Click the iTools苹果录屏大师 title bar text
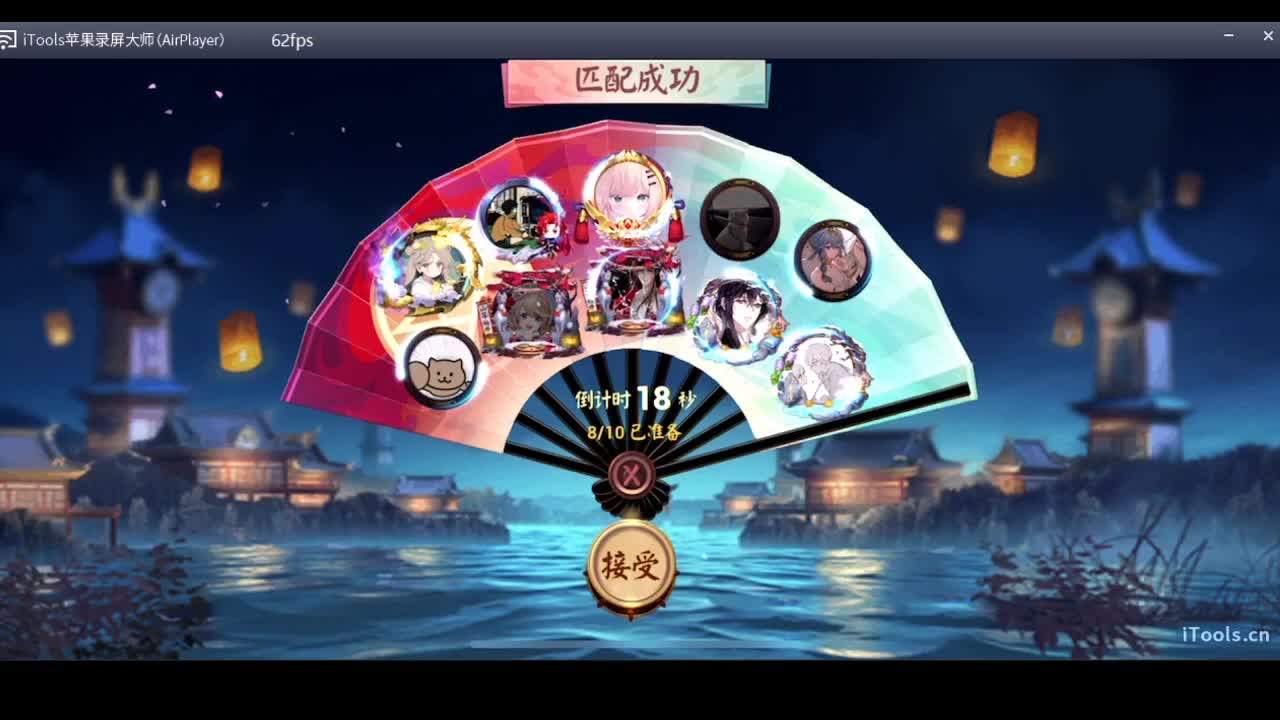Screen dimensions: 1280x720 (x=124, y=40)
